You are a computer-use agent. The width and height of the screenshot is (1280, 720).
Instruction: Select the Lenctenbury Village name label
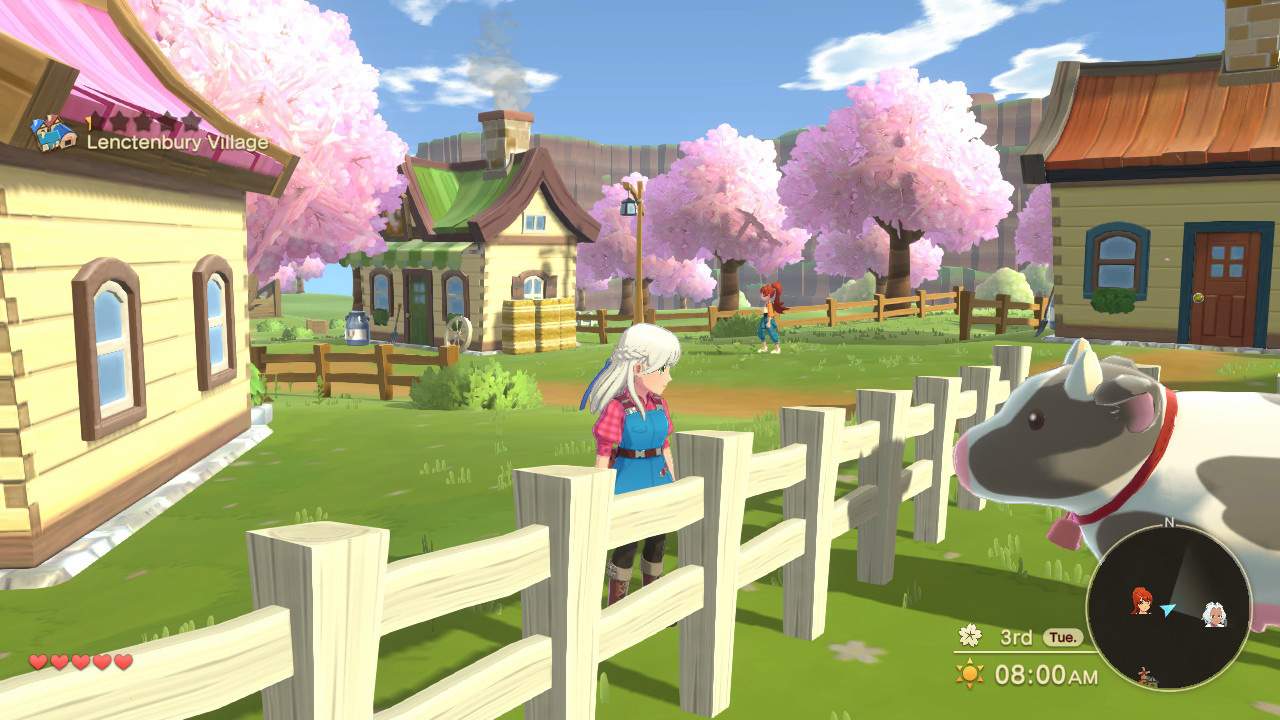click(178, 142)
